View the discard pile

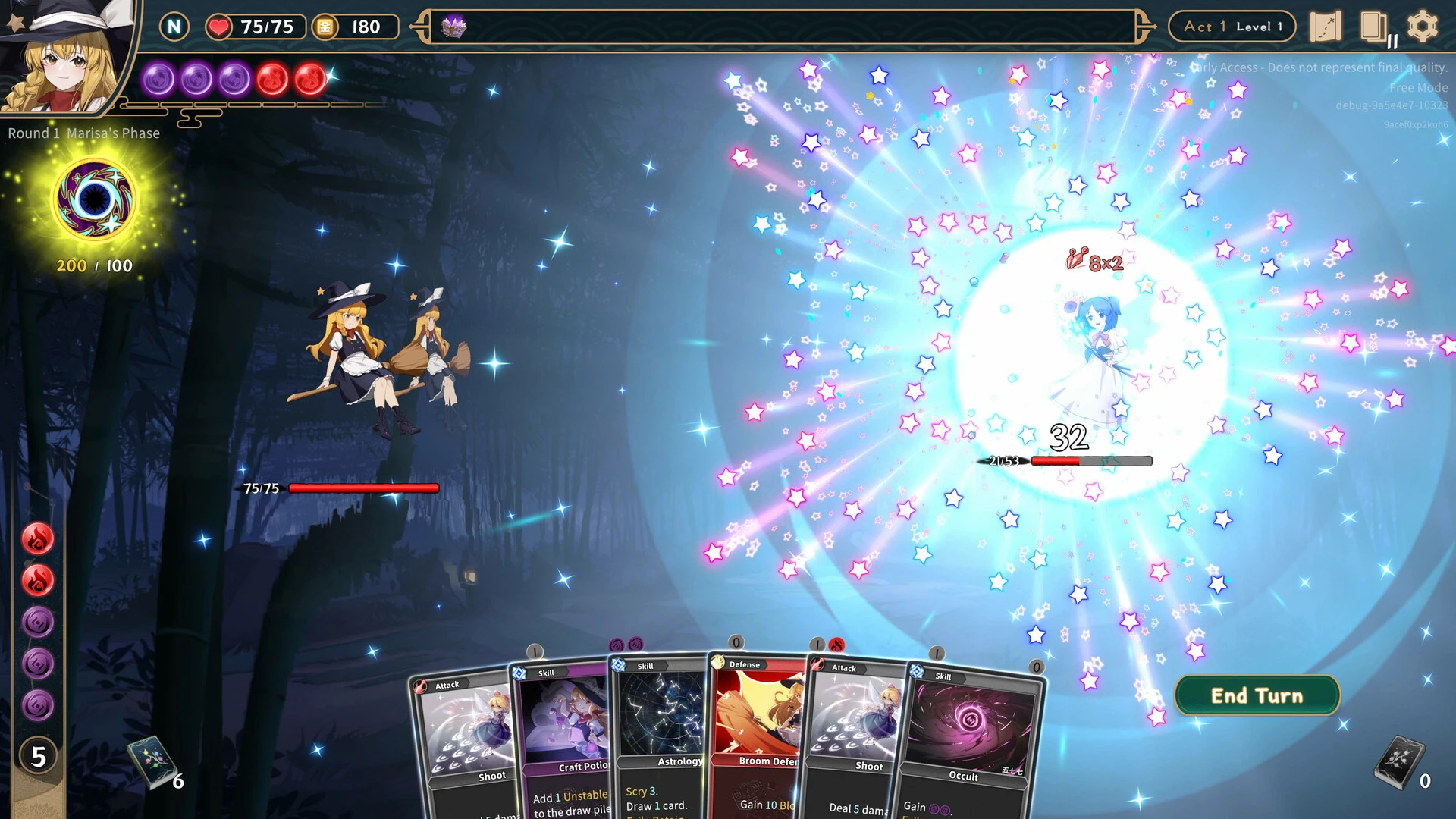pos(1399,761)
